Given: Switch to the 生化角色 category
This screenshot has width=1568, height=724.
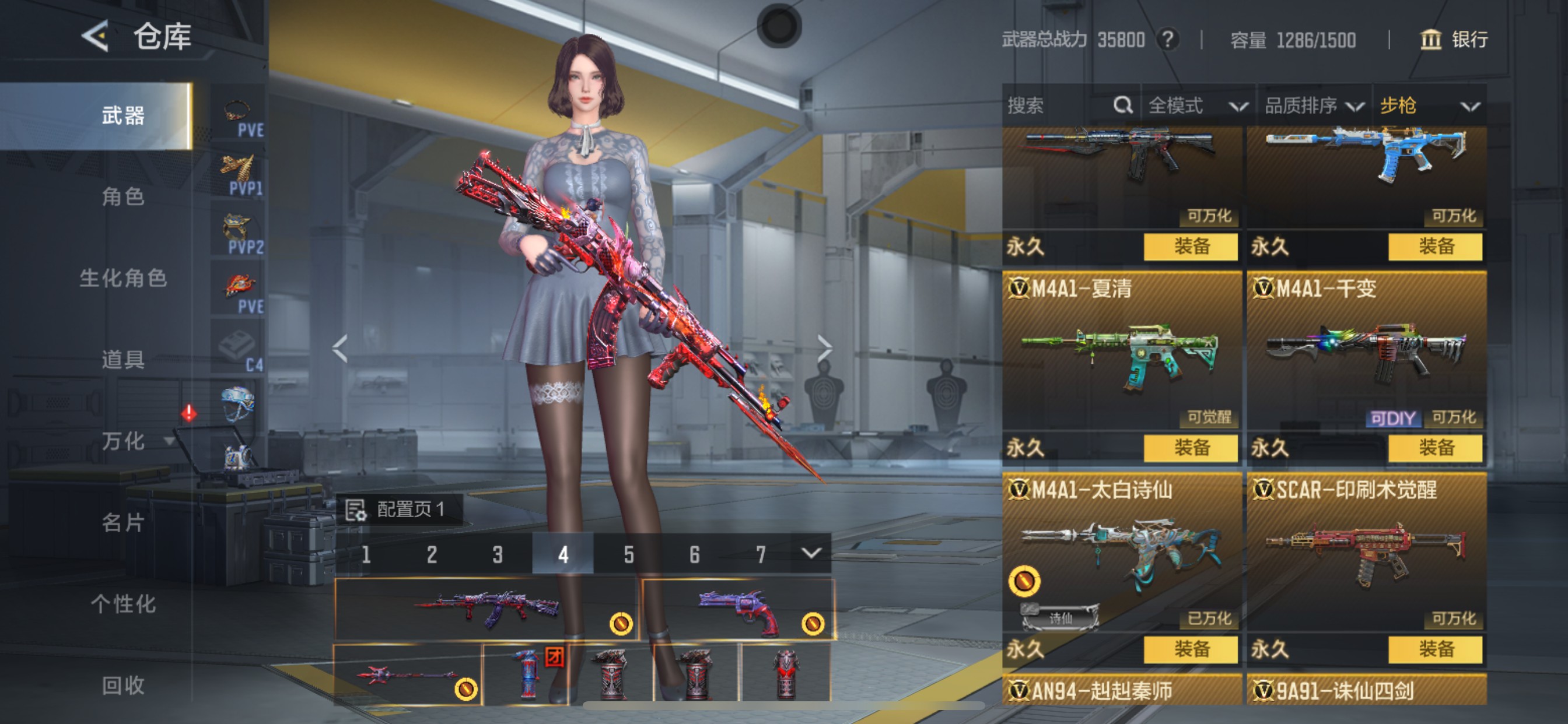Looking at the screenshot, I should coord(123,278).
